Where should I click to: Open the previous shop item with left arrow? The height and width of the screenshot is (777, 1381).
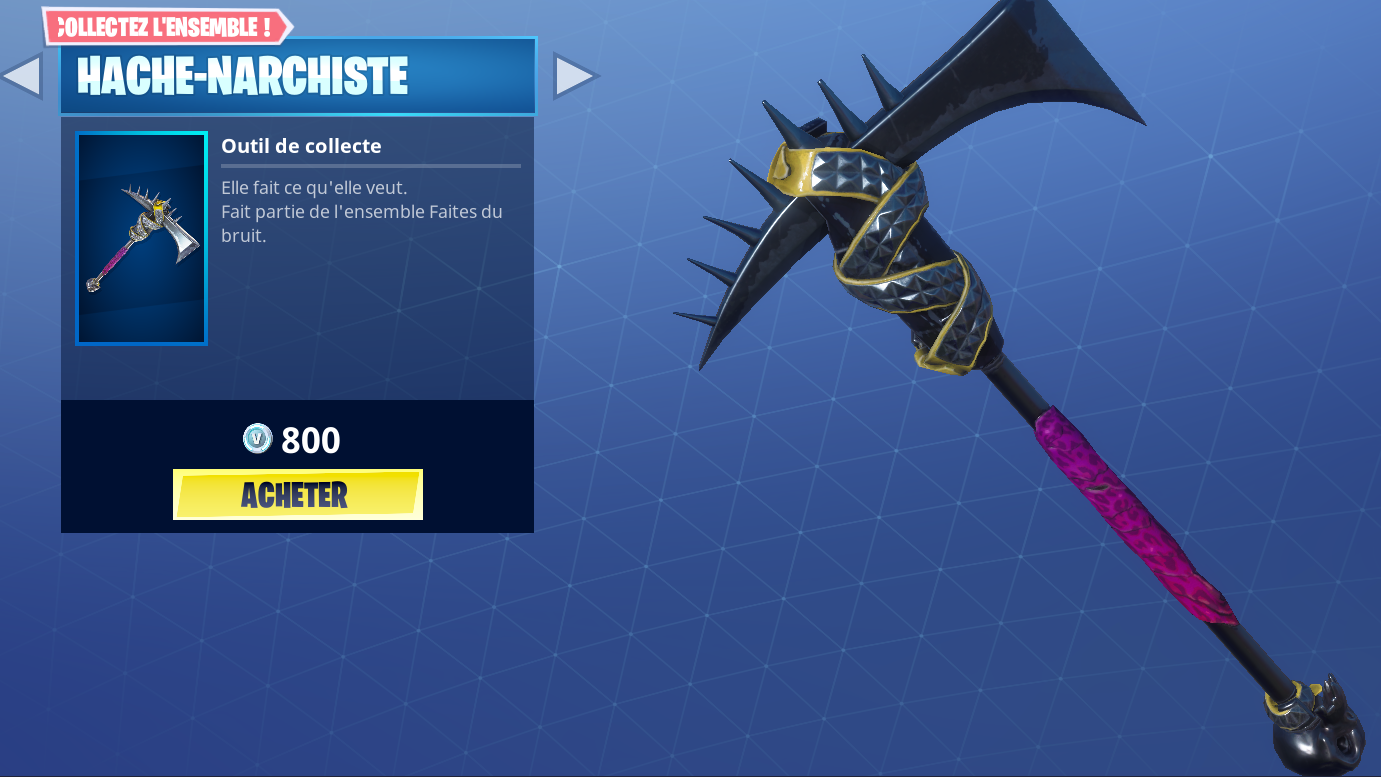(23, 75)
